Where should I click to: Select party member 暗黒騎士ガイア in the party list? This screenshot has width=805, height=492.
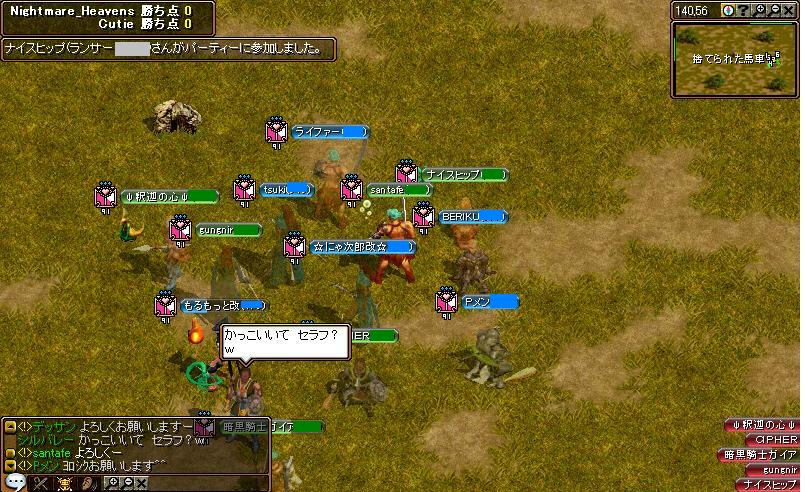[x=760, y=454]
